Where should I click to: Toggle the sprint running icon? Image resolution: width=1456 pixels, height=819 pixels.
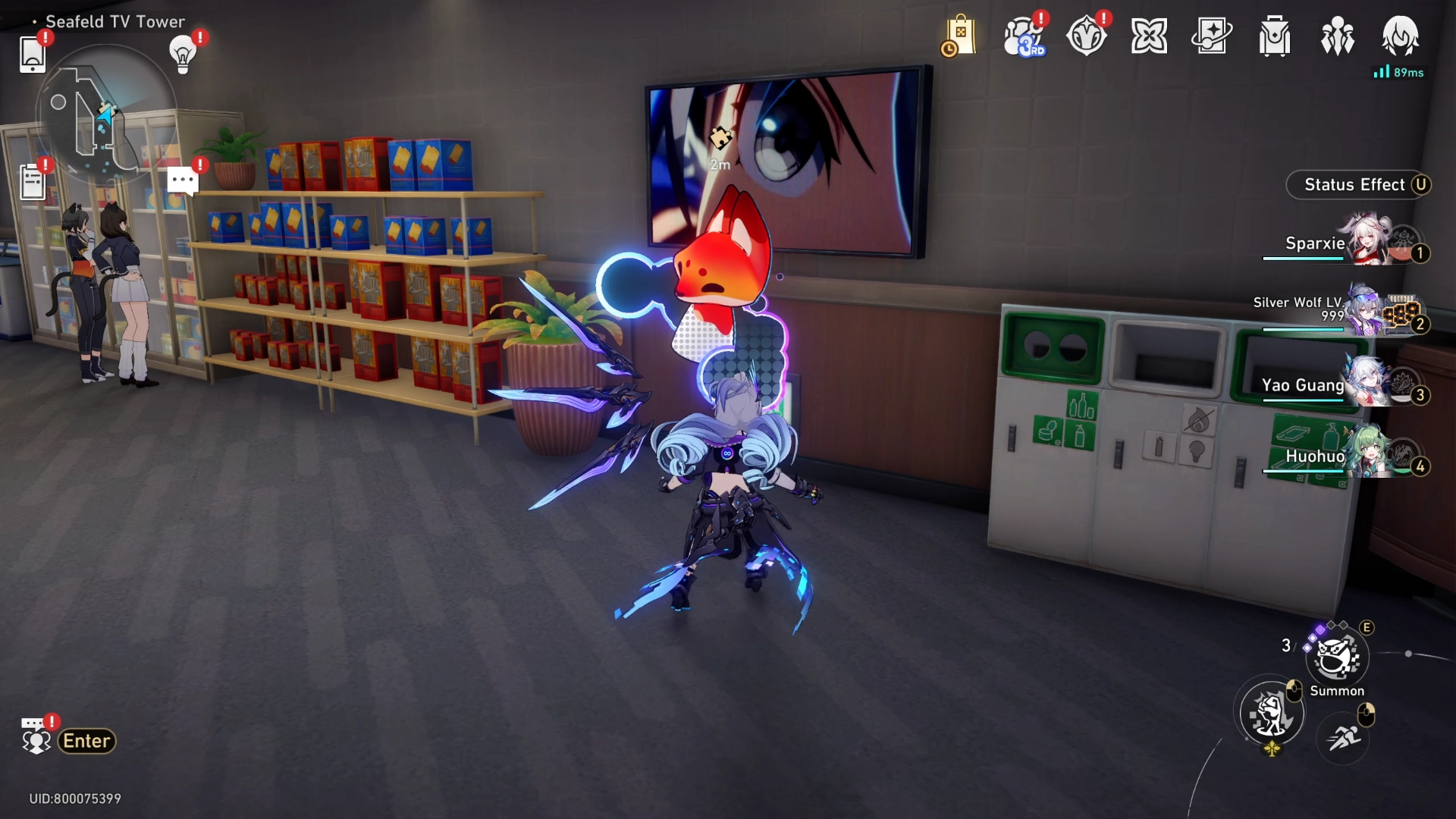[1343, 736]
